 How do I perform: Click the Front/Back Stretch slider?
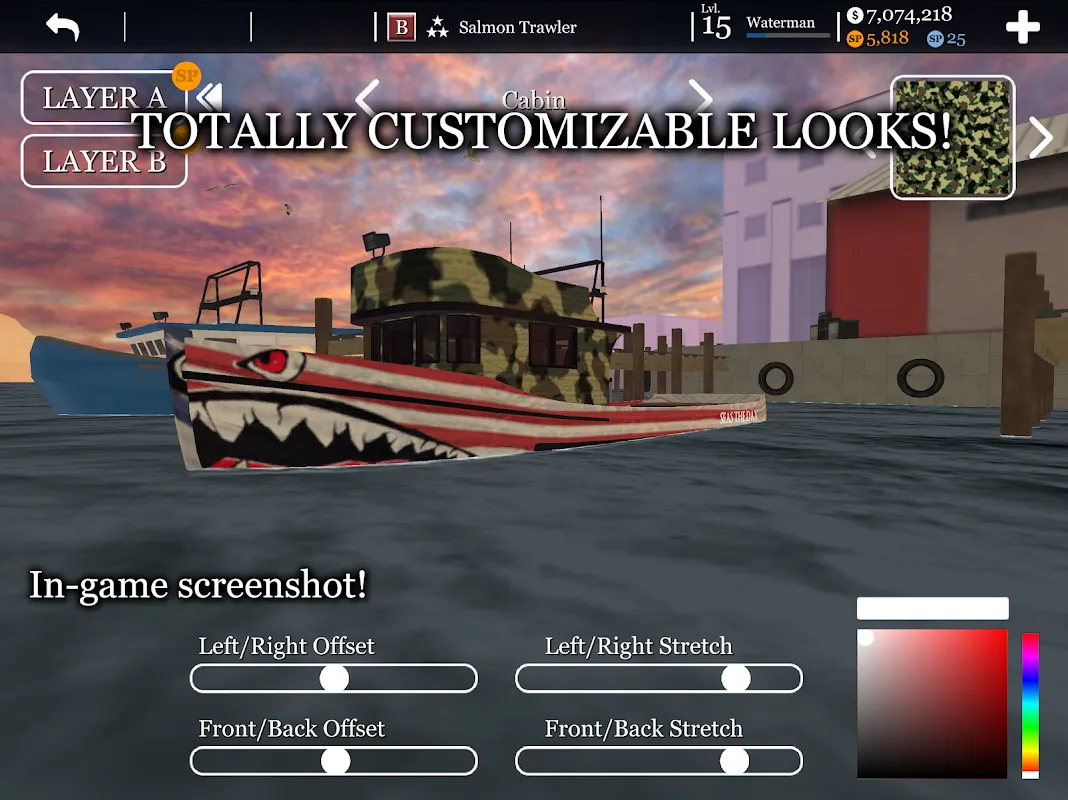pyautogui.click(x=658, y=761)
